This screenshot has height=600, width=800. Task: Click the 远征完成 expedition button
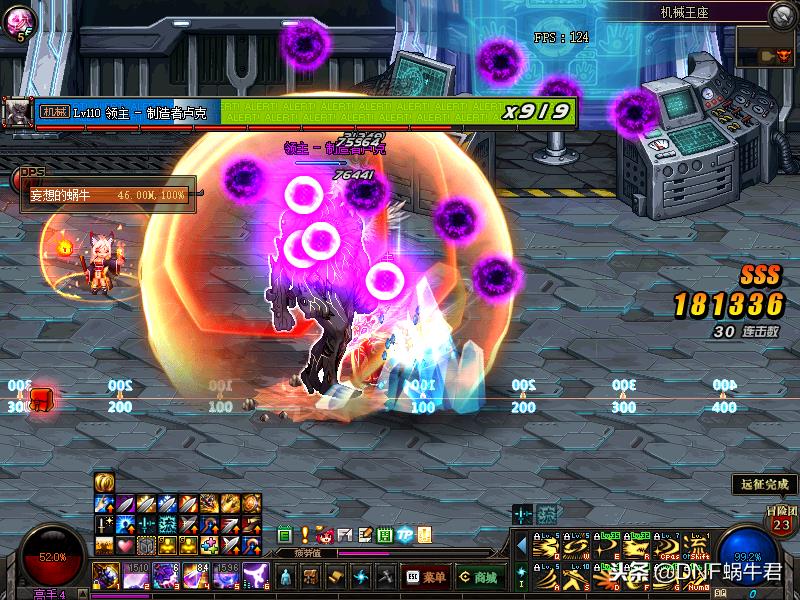pos(764,484)
